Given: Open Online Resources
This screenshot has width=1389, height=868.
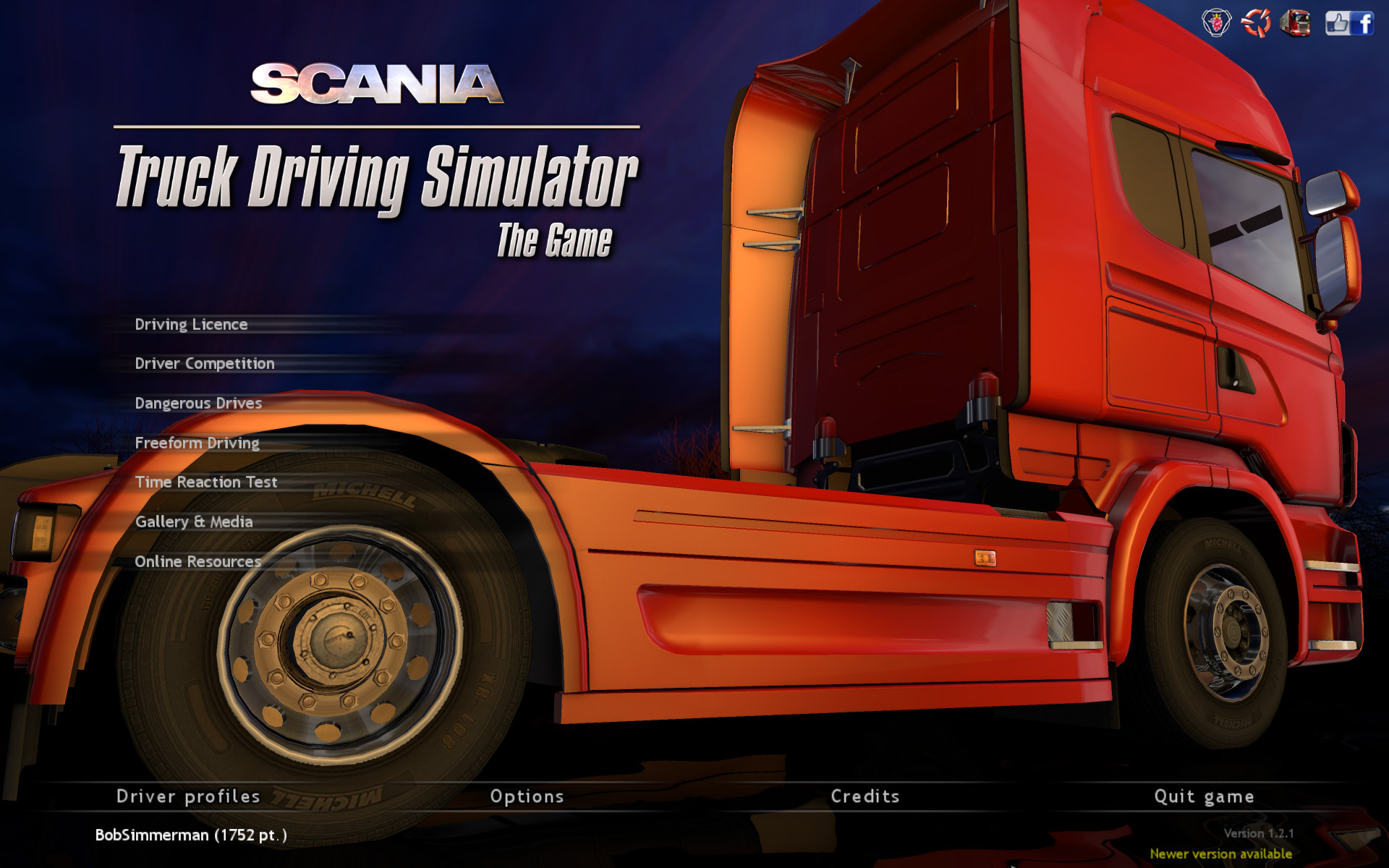Looking at the screenshot, I should [x=199, y=561].
